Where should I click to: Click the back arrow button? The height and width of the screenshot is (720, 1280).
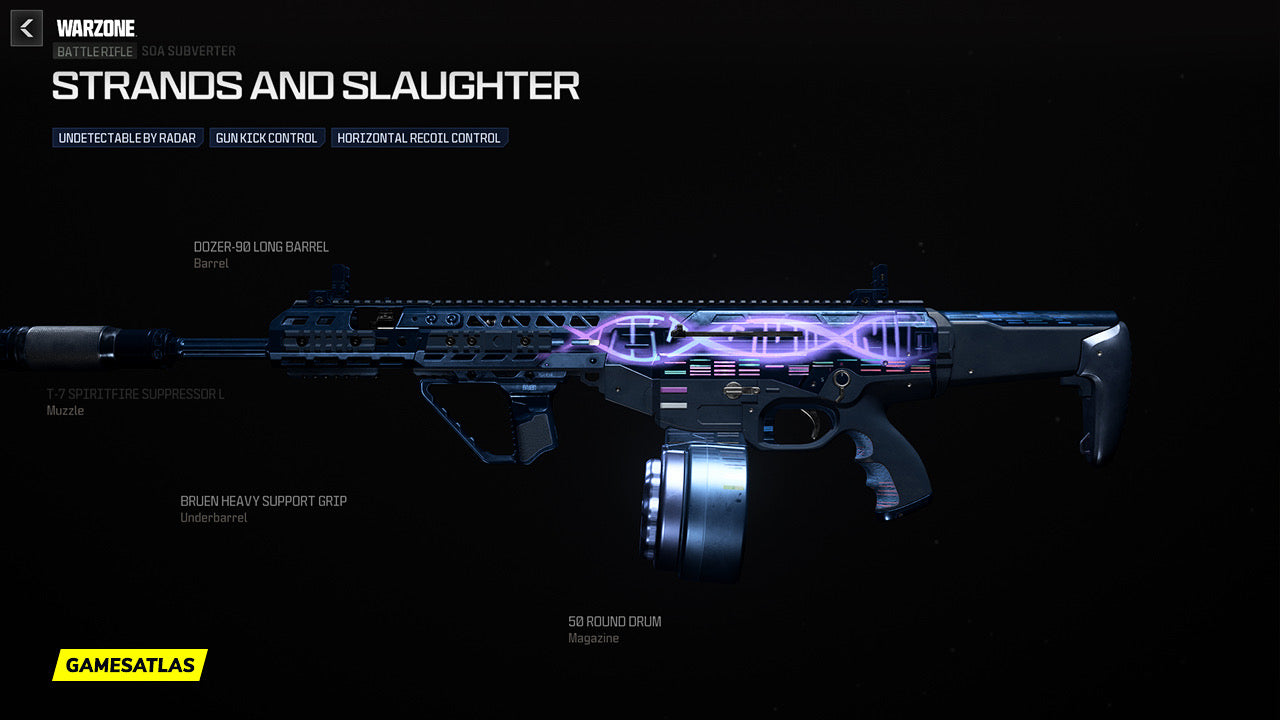pos(27,28)
